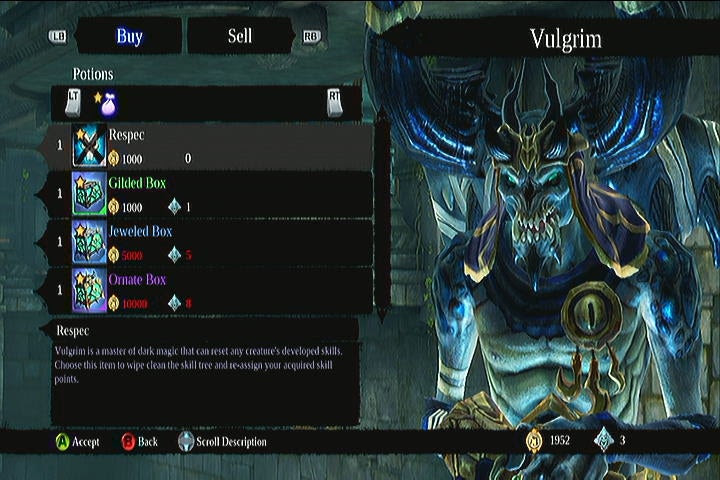Switch to the Buy tab
This screenshot has width=720, height=480.
pyautogui.click(x=129, y=37)
